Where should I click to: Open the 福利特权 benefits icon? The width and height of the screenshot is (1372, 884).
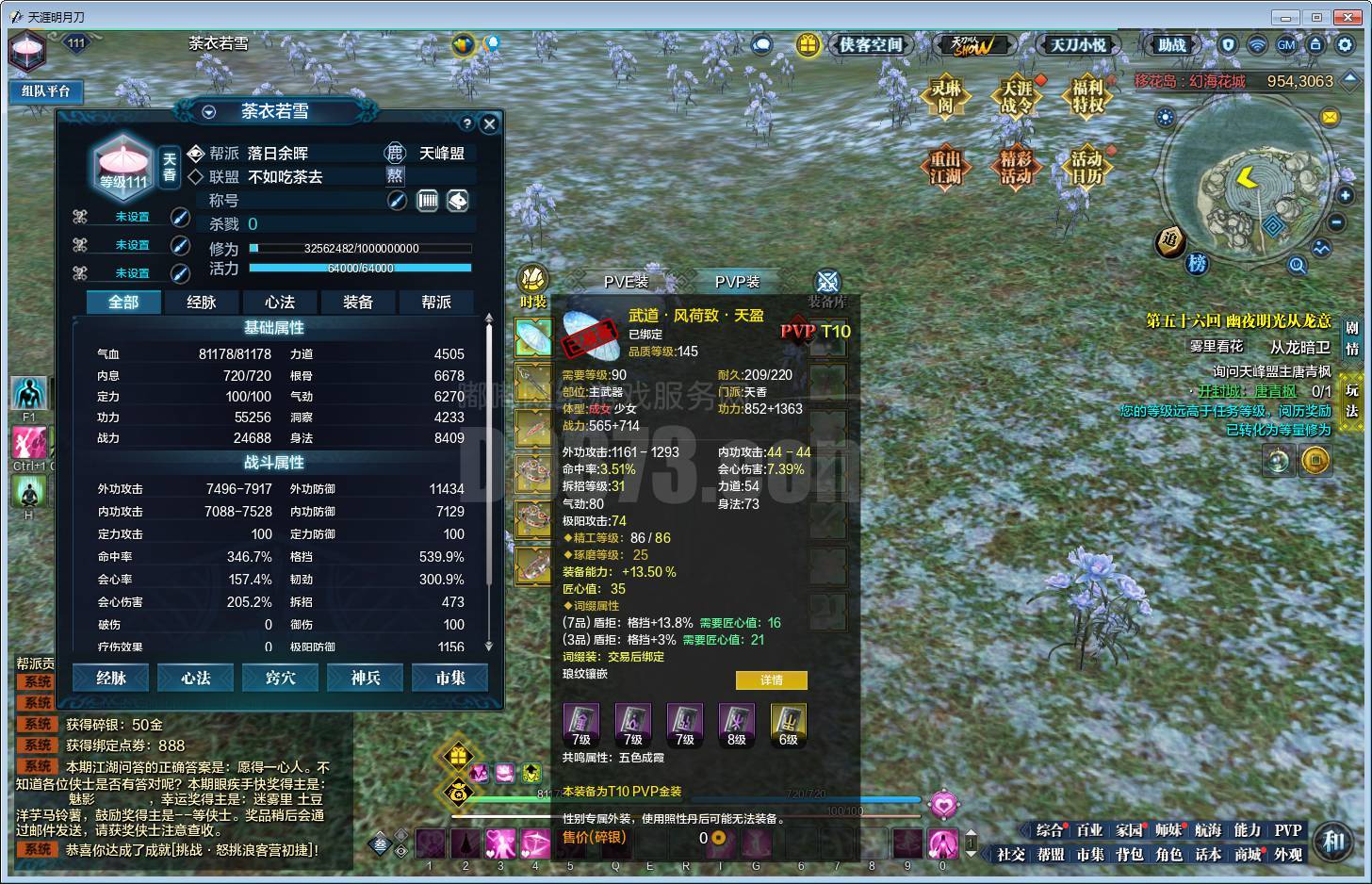click(1087, 96)
